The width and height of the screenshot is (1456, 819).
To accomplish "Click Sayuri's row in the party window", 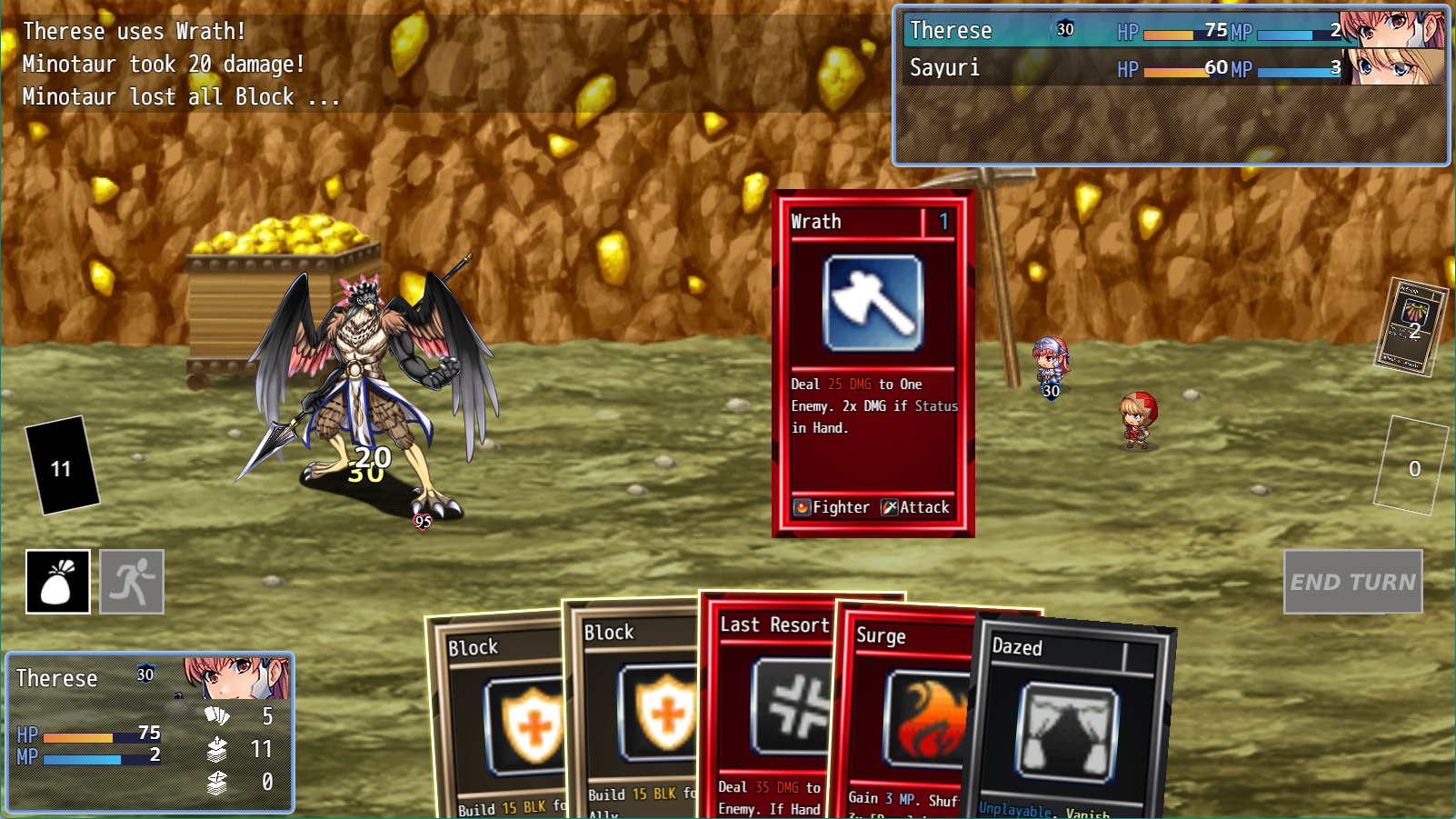I will pos(1045,66).
